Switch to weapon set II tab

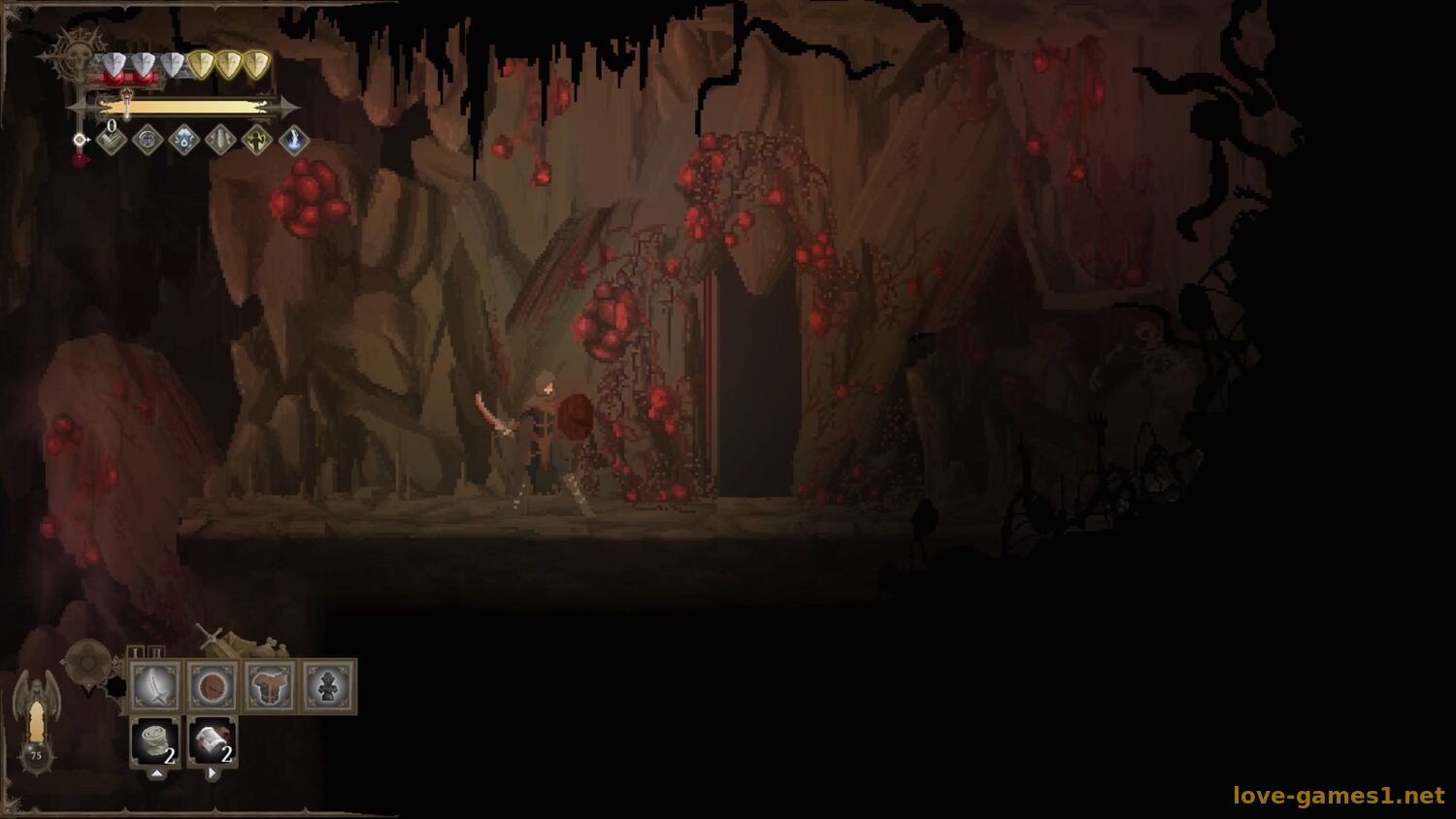pos(157,652)
